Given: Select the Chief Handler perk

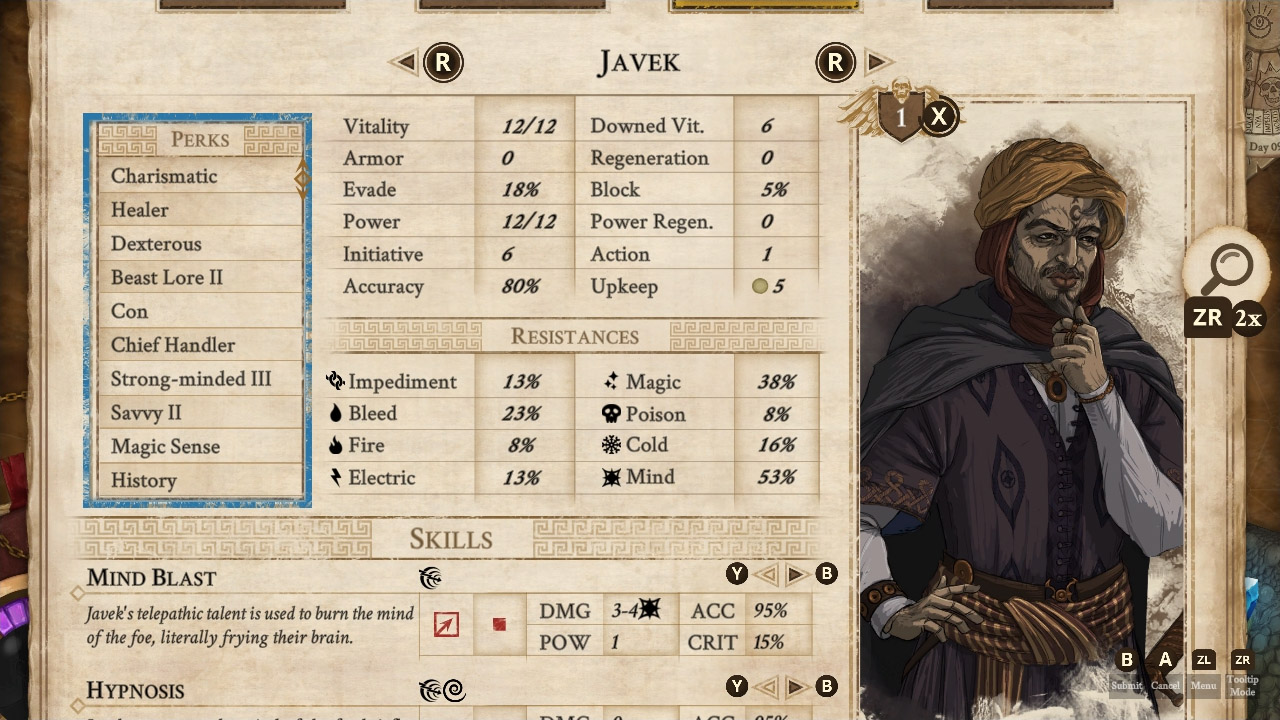Looking at the screenshot, I should (173, 345).
